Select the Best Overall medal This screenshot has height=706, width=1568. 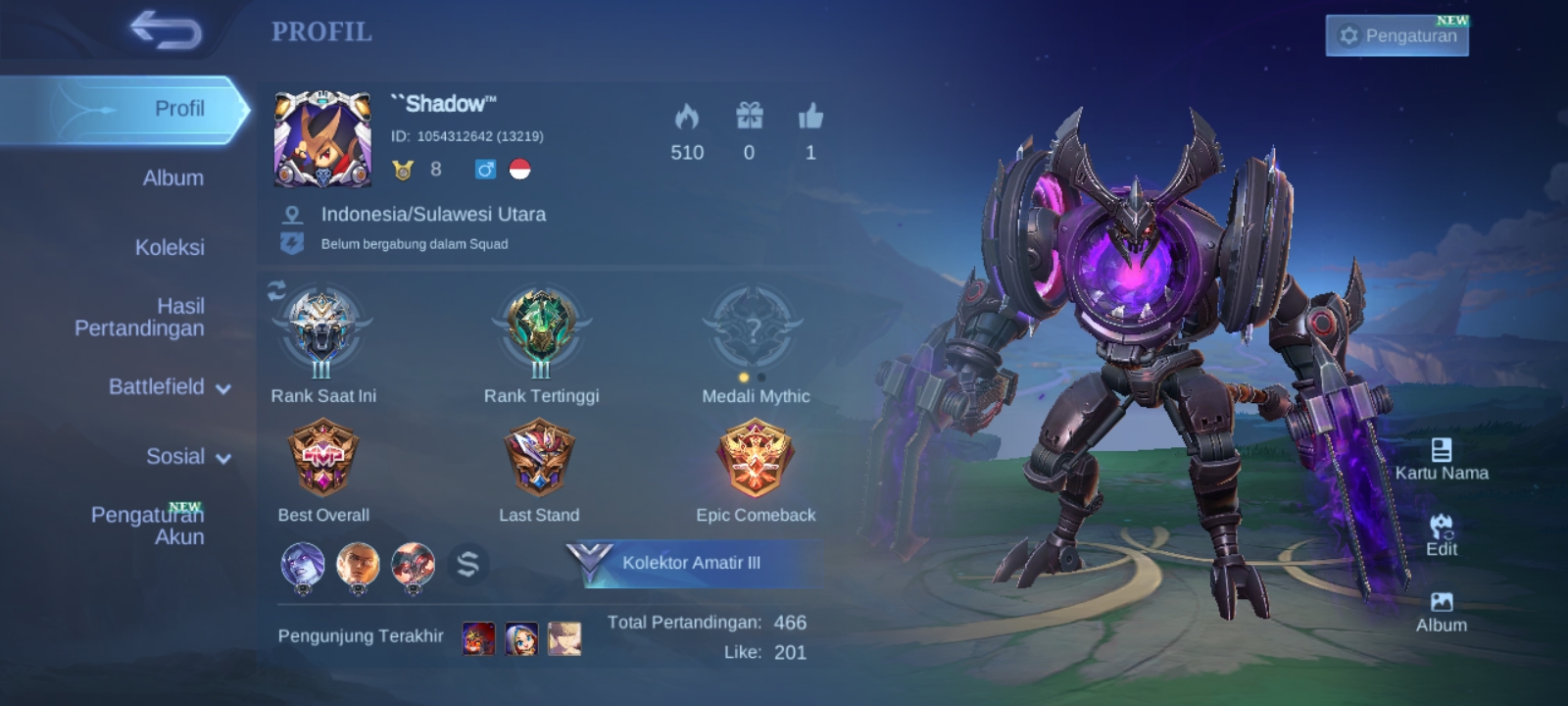pos(323,459)
